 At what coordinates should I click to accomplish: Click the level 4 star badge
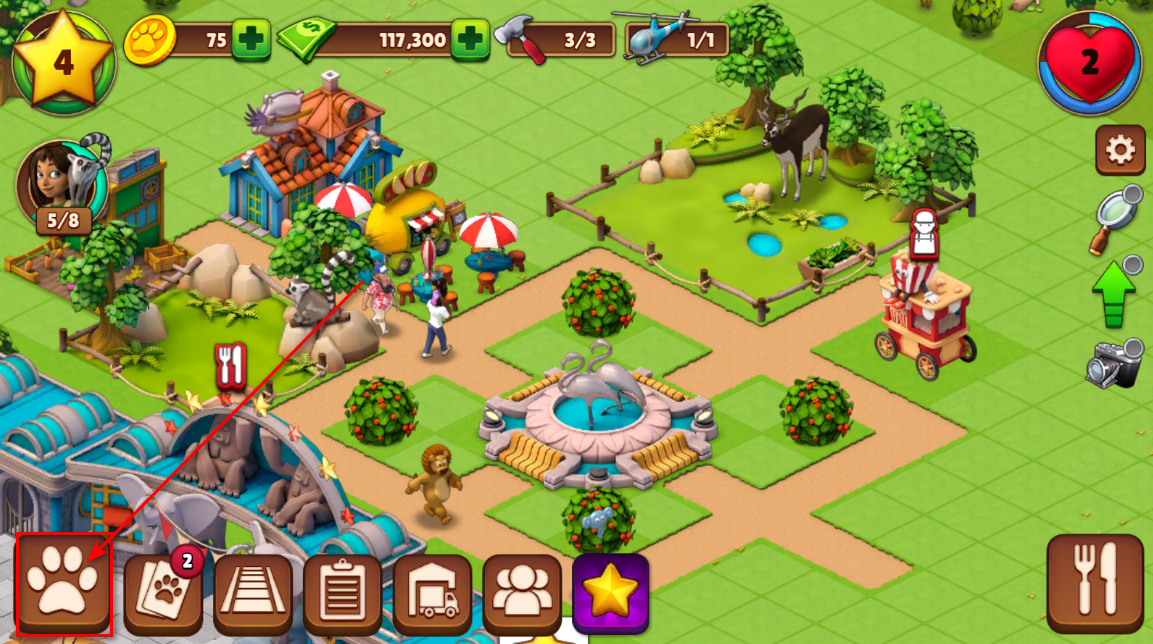click(x=64, y=62)
